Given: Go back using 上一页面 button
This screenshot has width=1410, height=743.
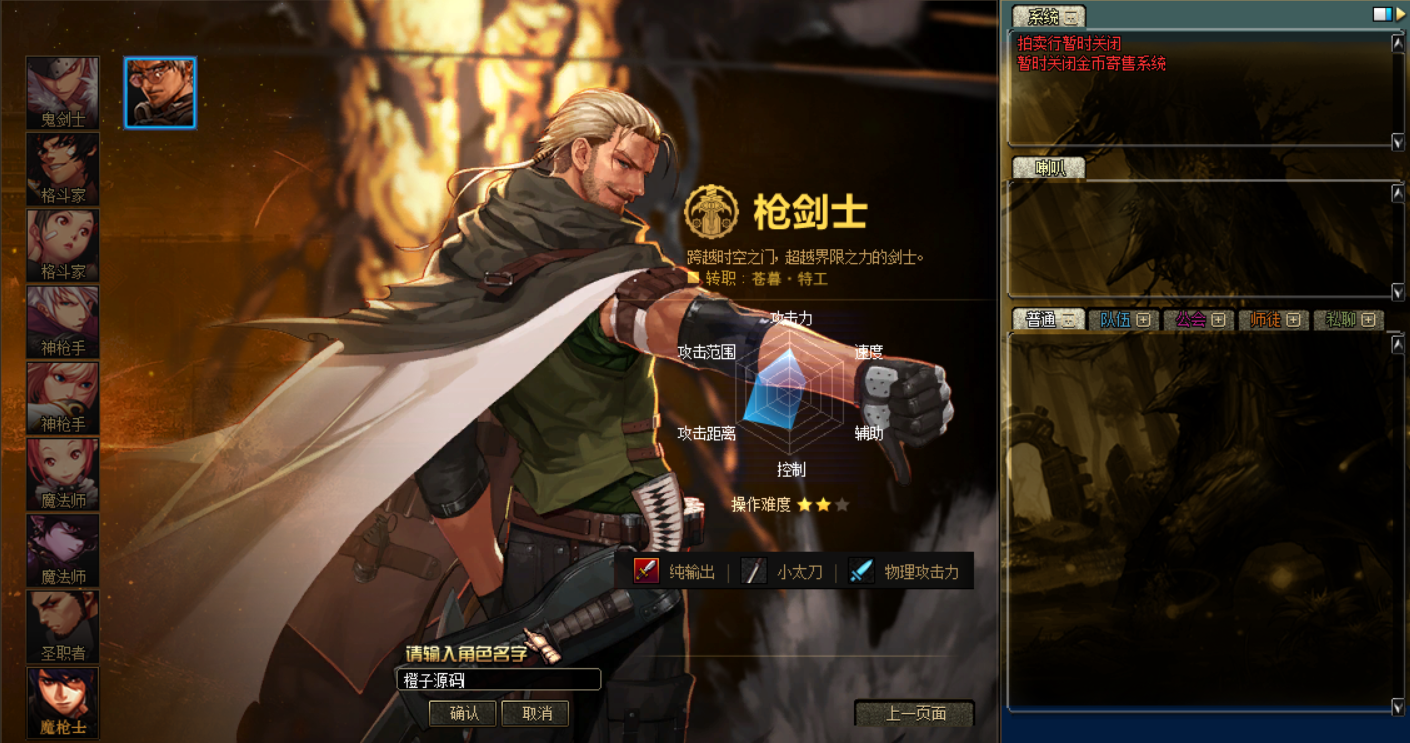Looking at the screenshot, I should pyautogui.click(x=915, y=713).
